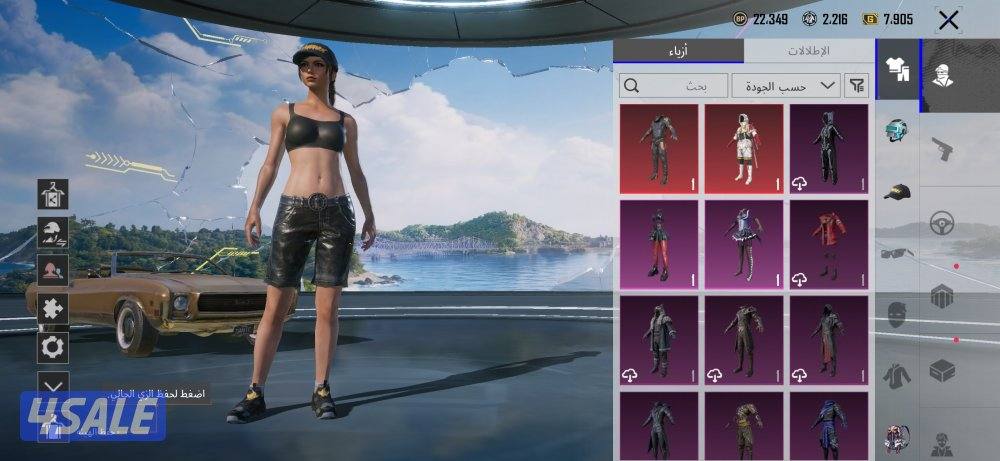Screen dimensions: 1000x461
Task: Open the steering wheel vehicles category
Action: pyautogui.click(x=941, y=223)
